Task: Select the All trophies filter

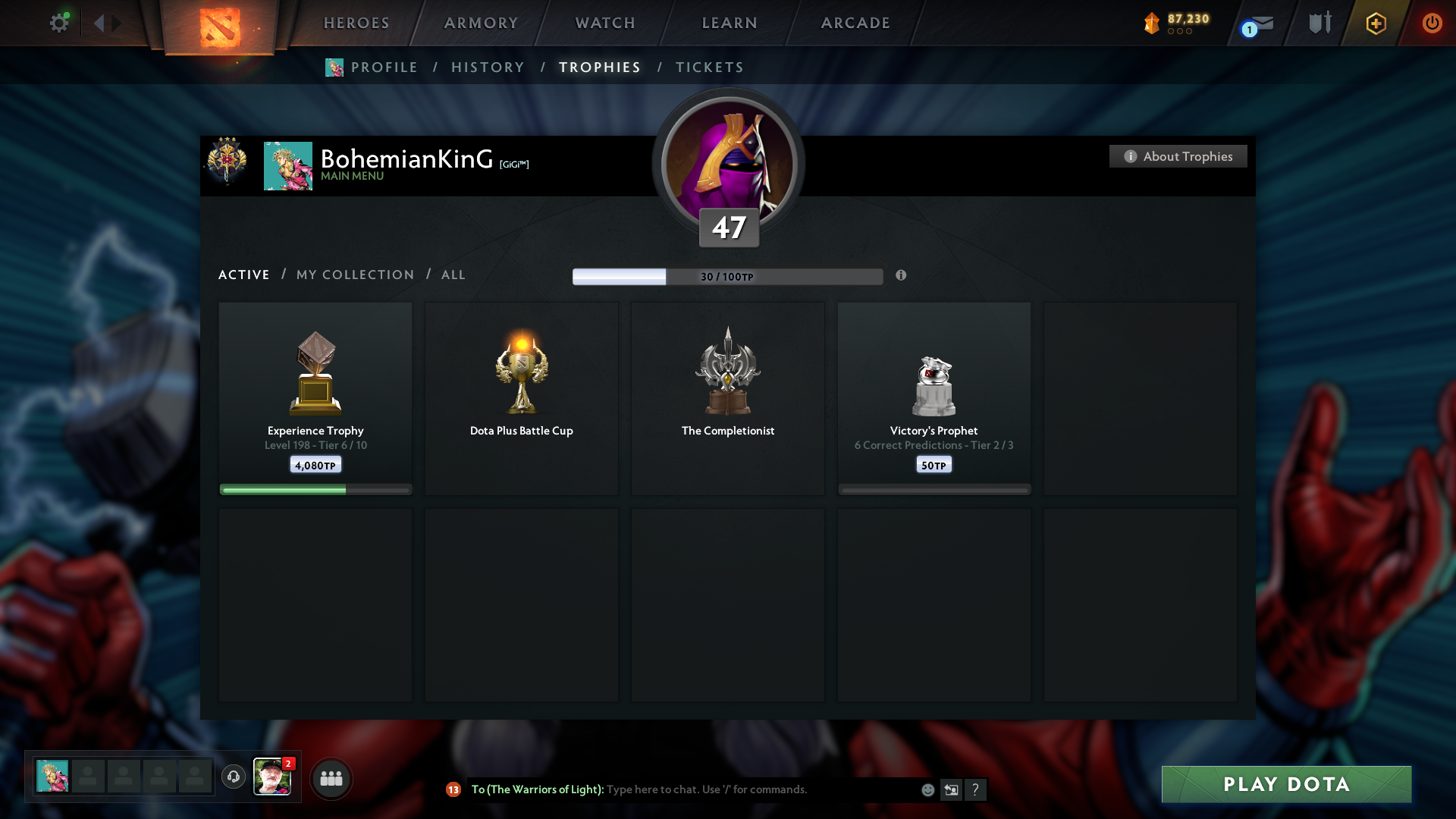Action: coord(453,275)
